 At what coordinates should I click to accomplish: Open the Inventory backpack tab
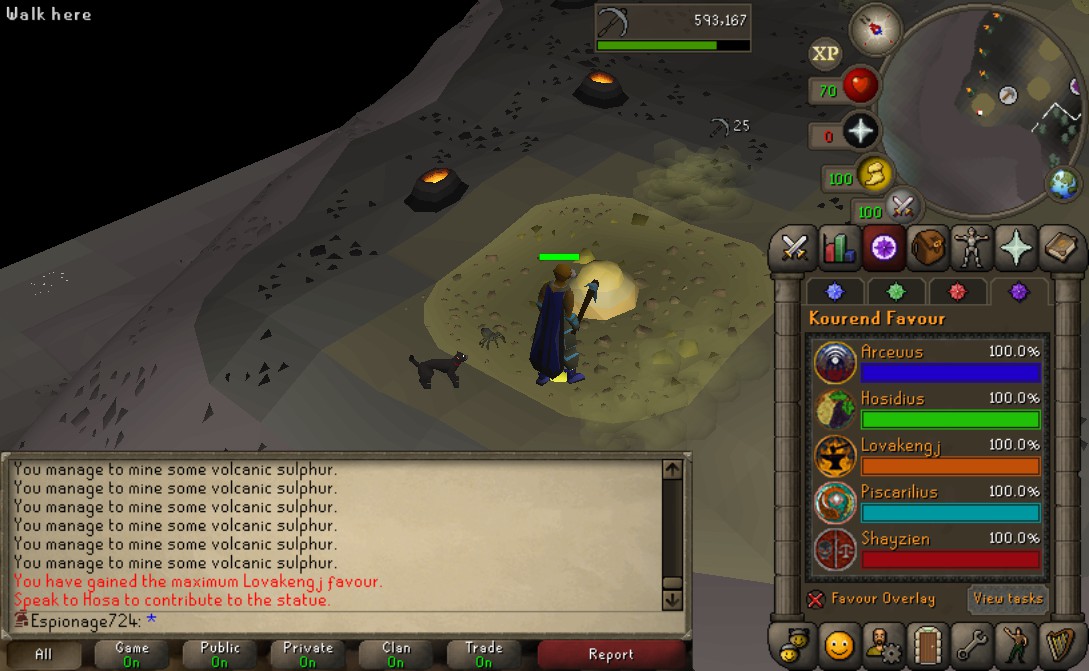pos(928,247)
